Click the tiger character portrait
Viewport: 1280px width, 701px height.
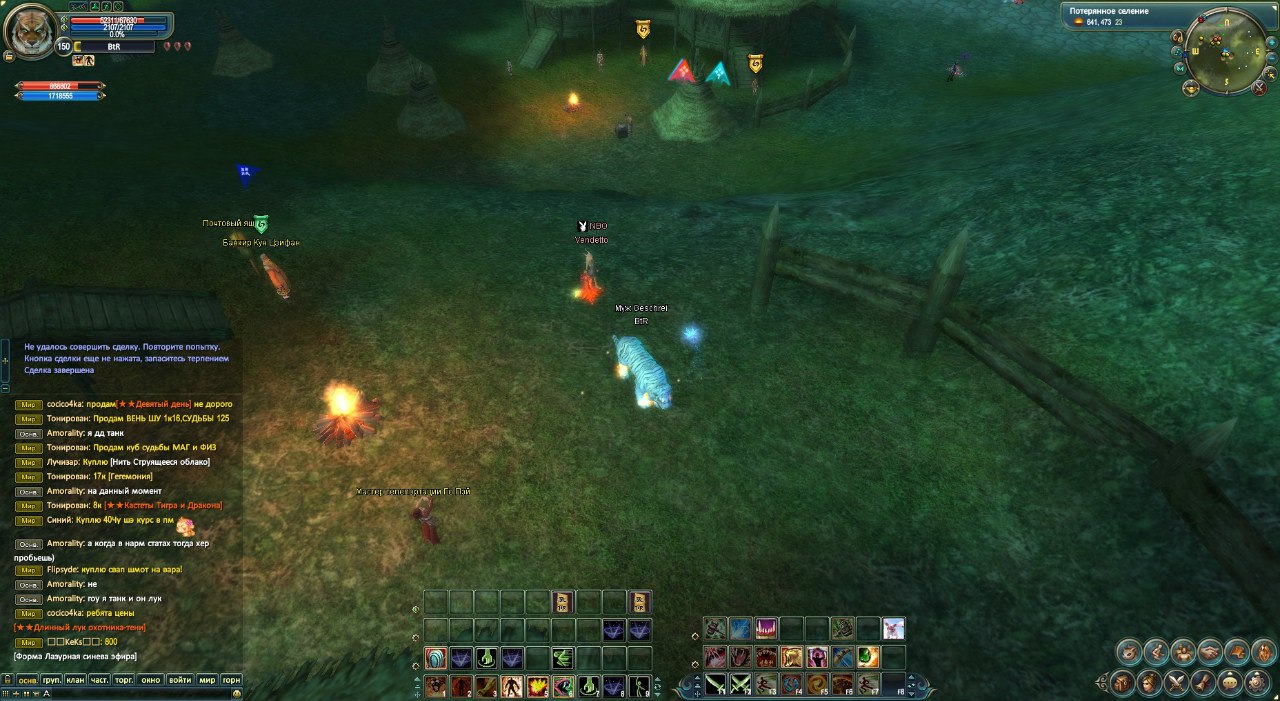click(29, 32)
